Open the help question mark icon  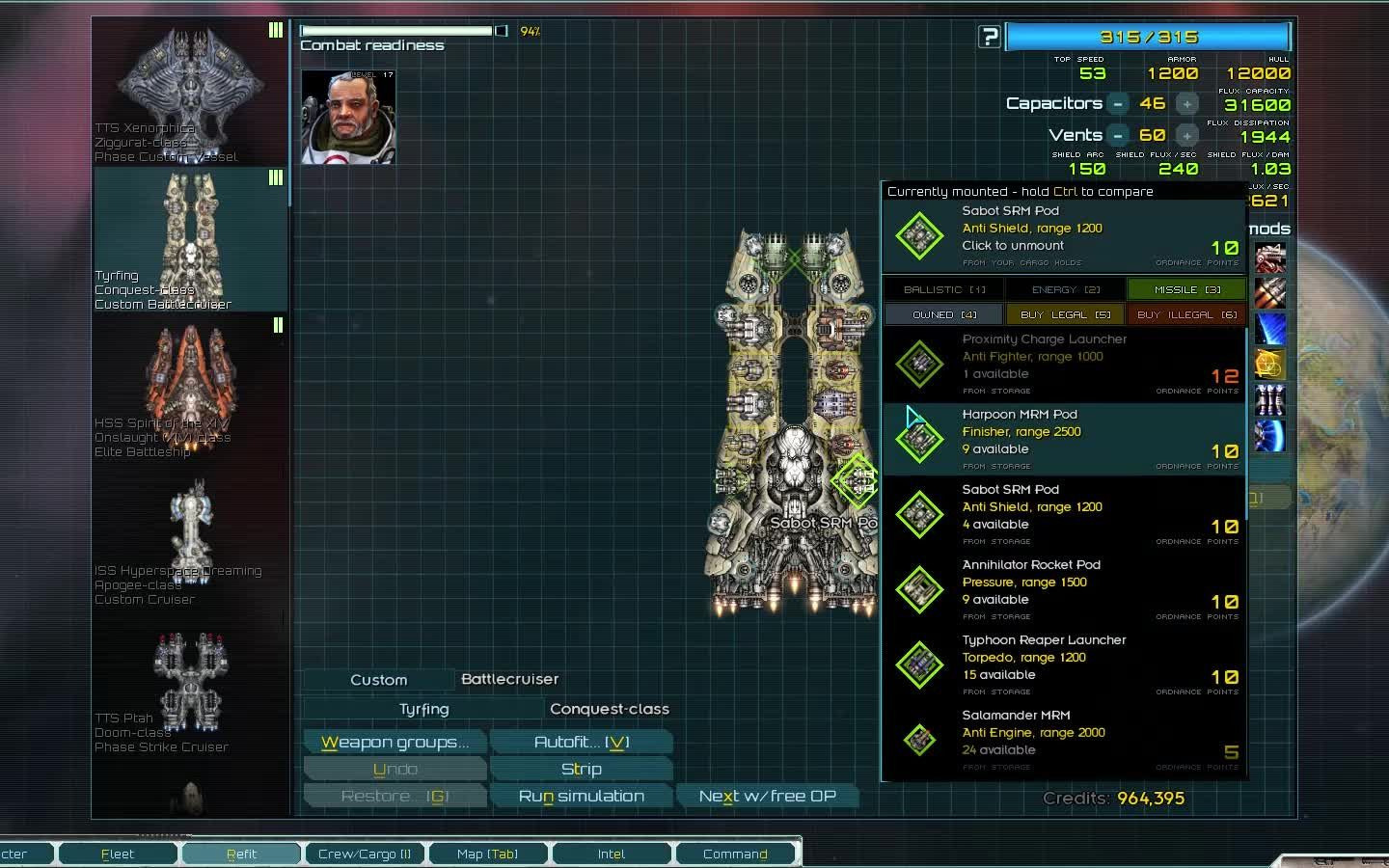pyautogui.click(x=990, y=37)
